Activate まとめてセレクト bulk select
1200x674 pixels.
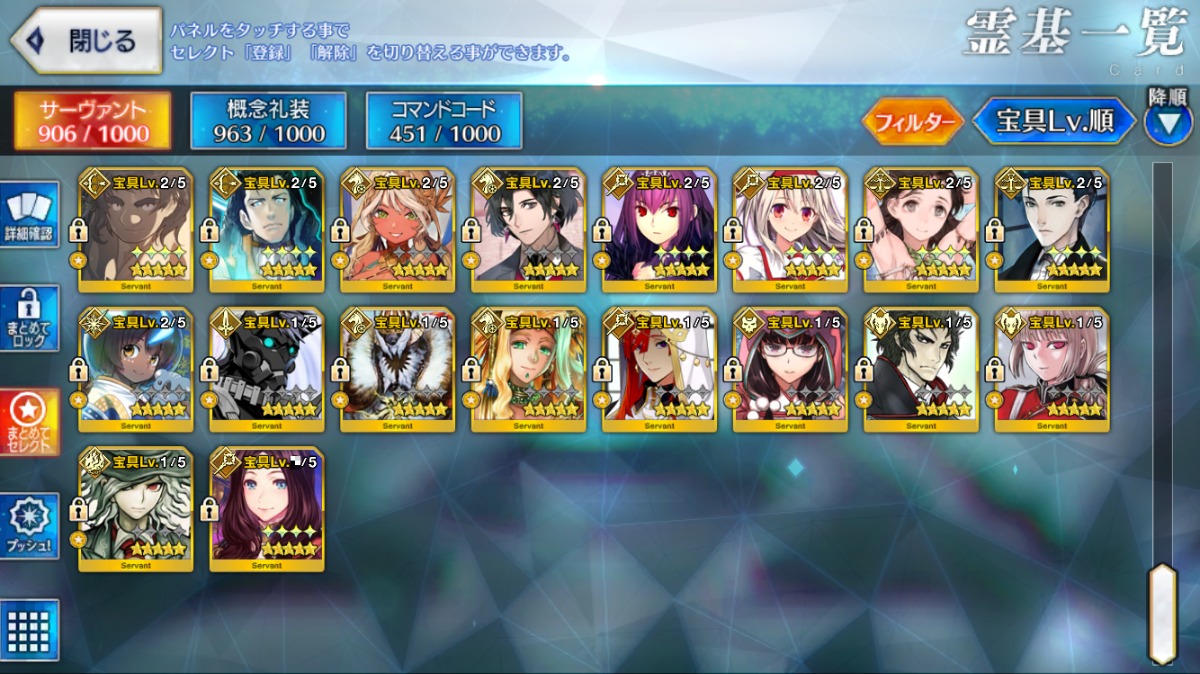pos(29,422)
